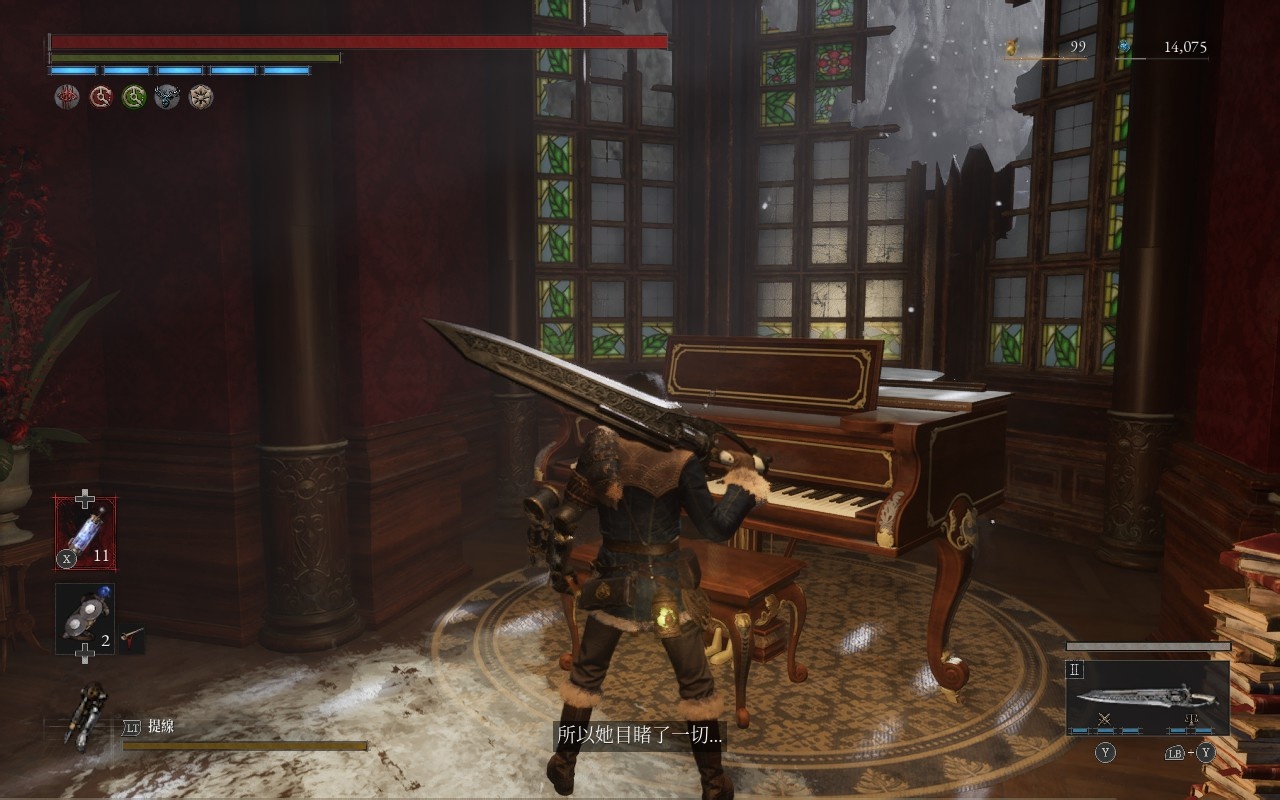Screen dimensions: 1280x800
Task: Inspect the blue antlered stag buff icon
Action: (167, 97)
